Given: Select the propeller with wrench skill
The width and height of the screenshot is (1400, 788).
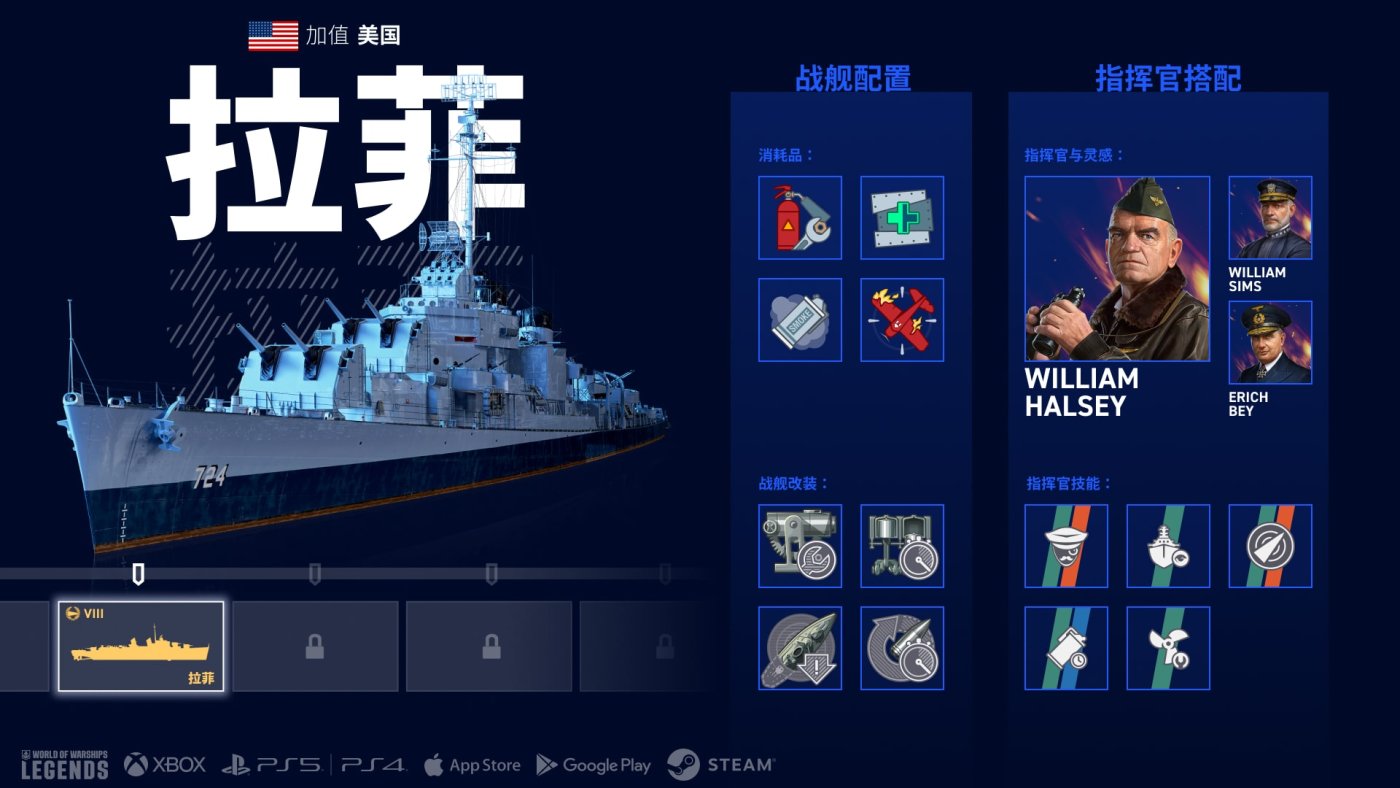Looking at the screenshot, I should 1168,648.
